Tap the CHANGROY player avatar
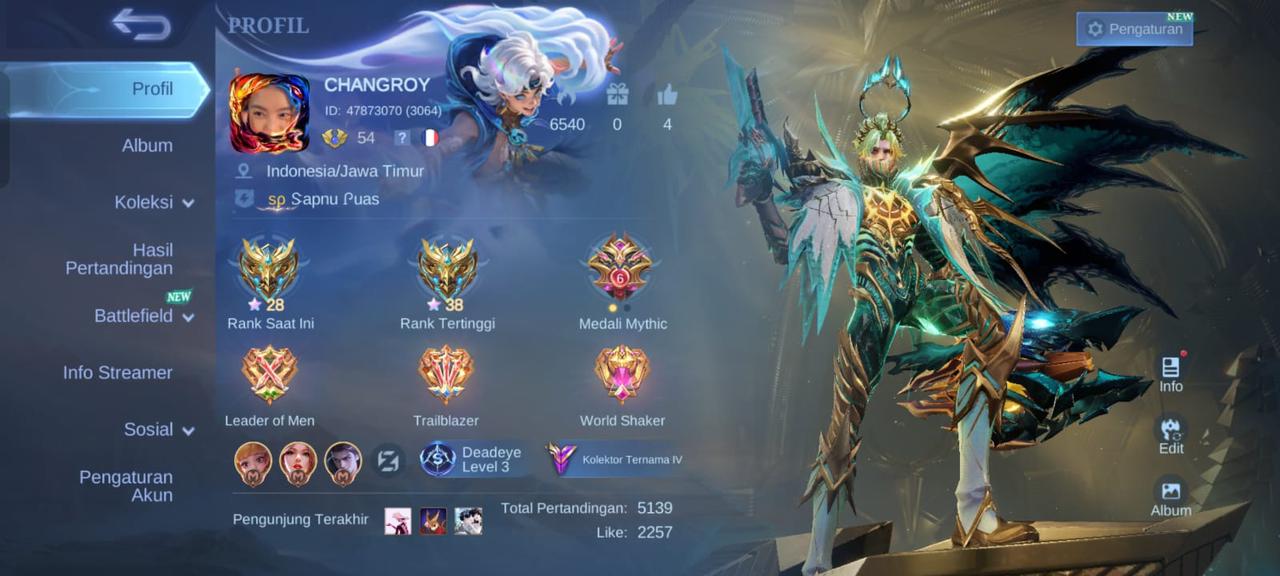Screen dimensions: 1280x576 (269, 113)
